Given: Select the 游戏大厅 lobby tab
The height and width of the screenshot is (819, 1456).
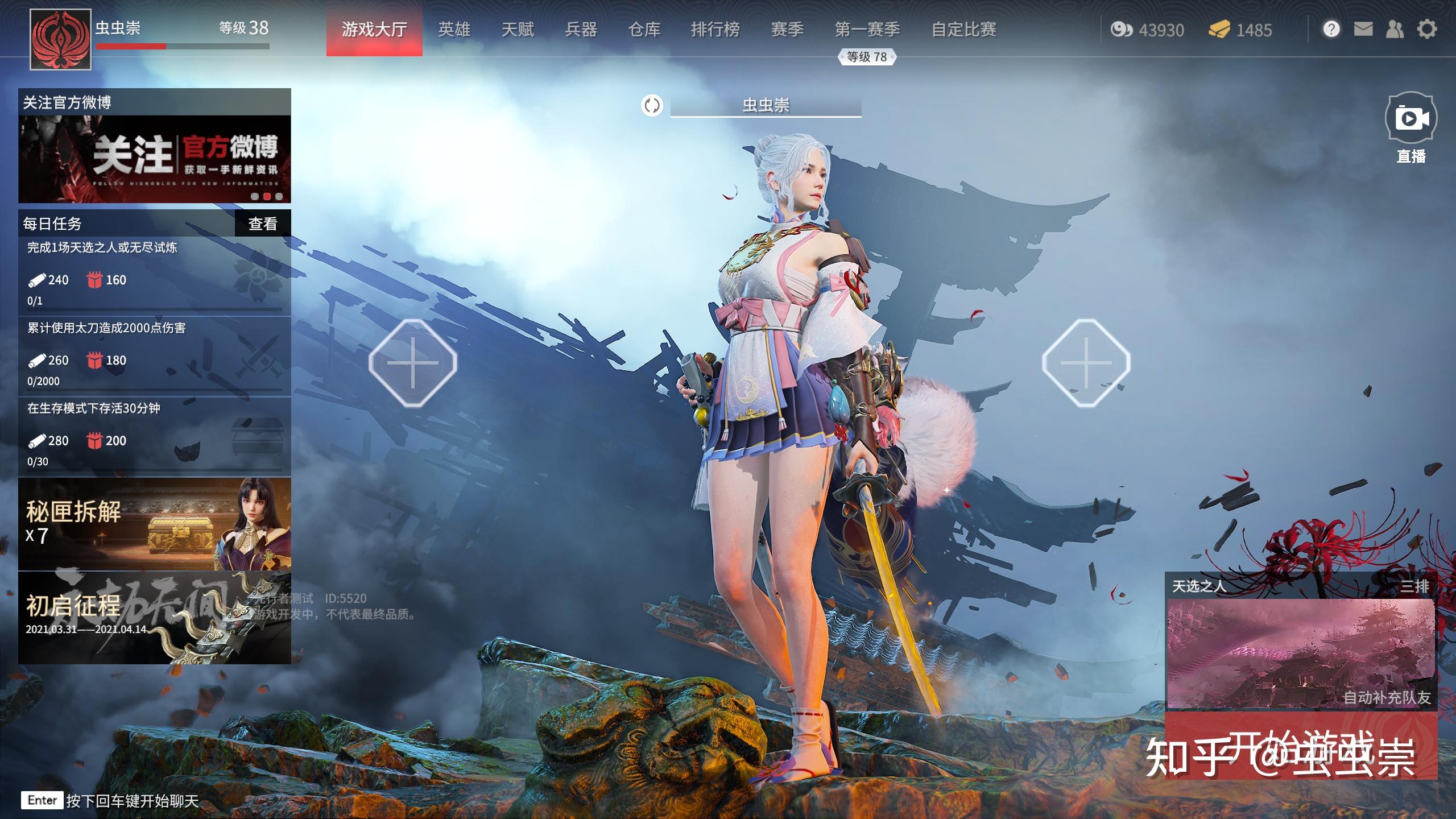Looking at the screenshot, I should pos(374,29).
